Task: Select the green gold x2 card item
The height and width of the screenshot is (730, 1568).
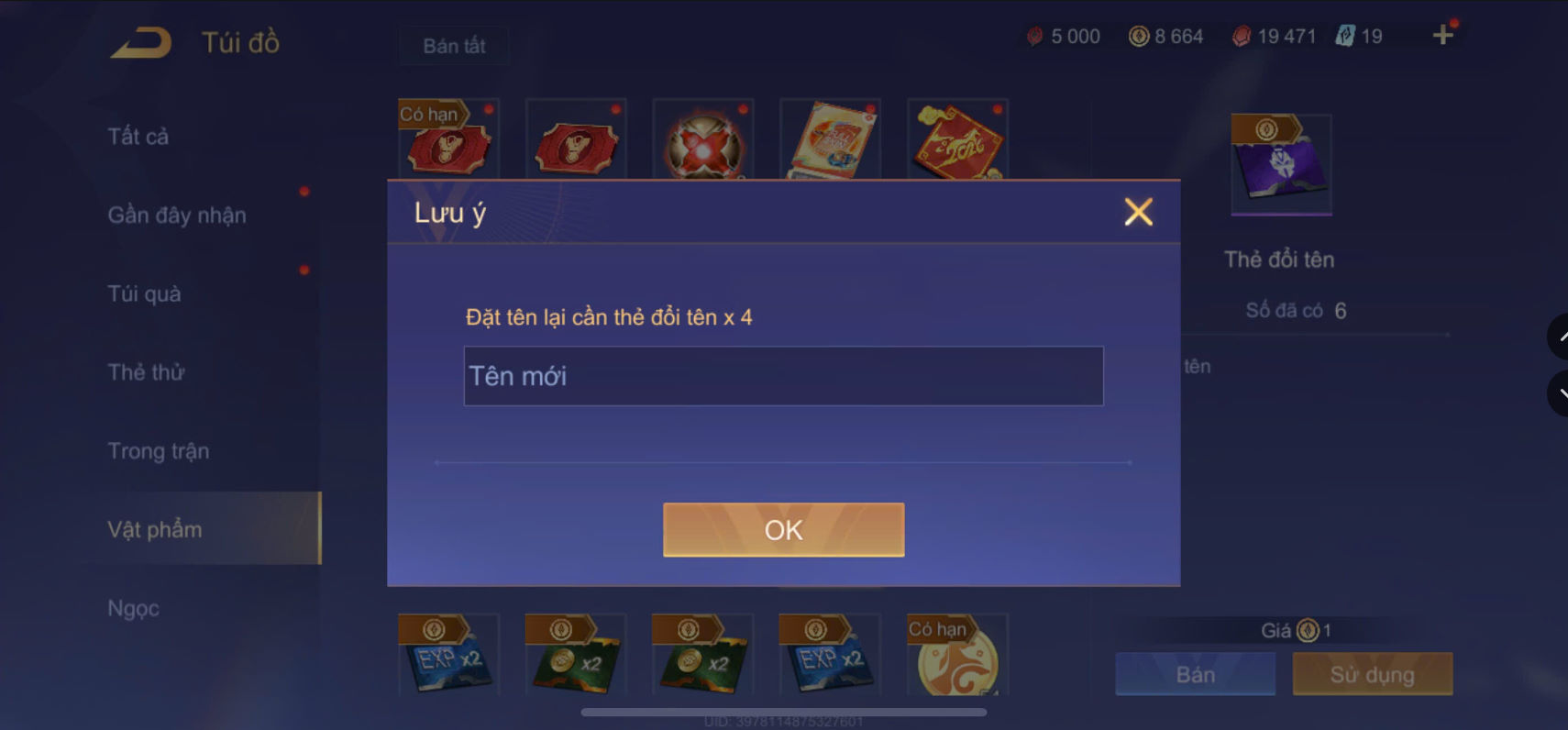Action: tap(576, 654)
